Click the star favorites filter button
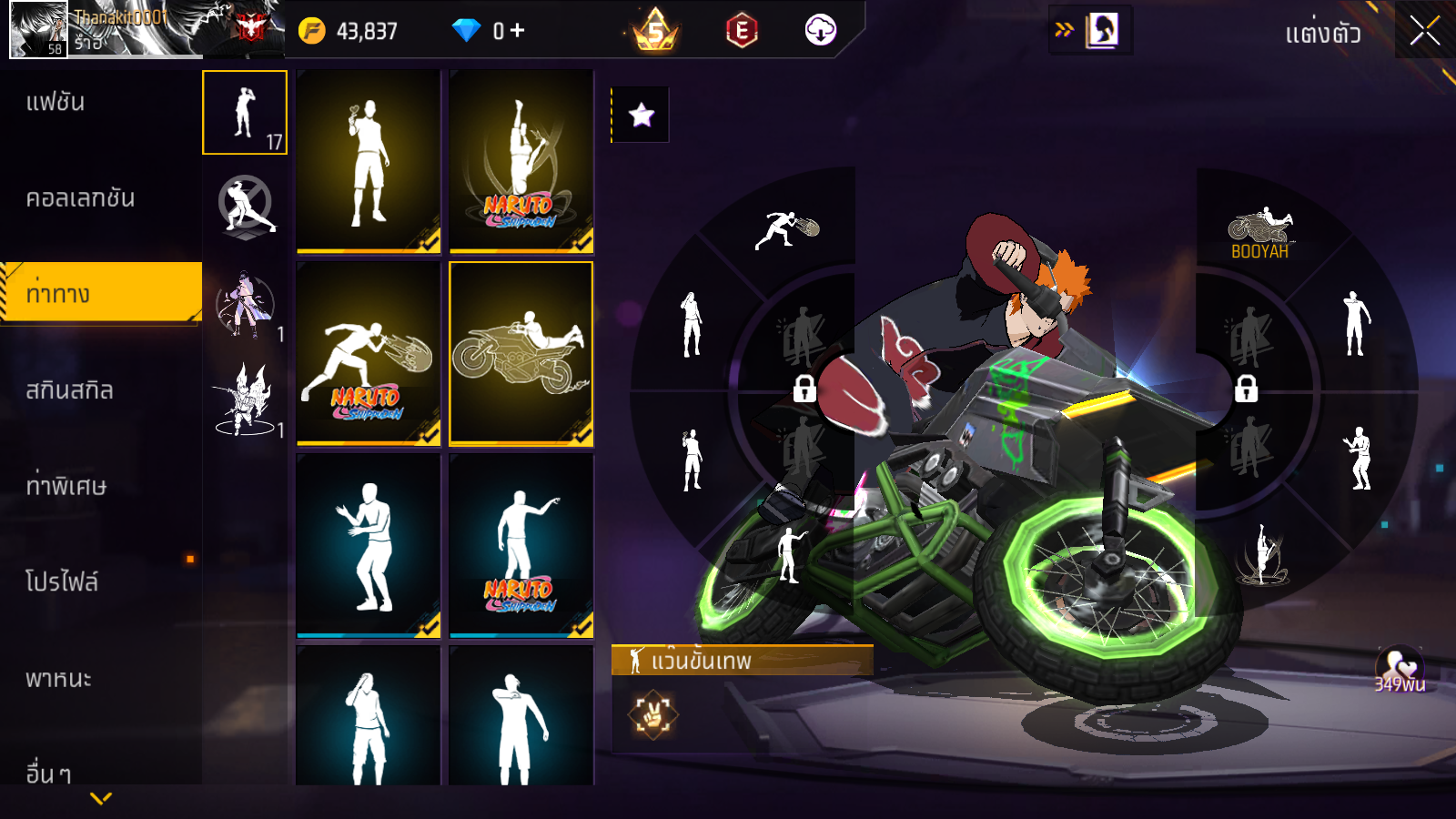Screen dimensions: 1456x819 click(642, 115)
